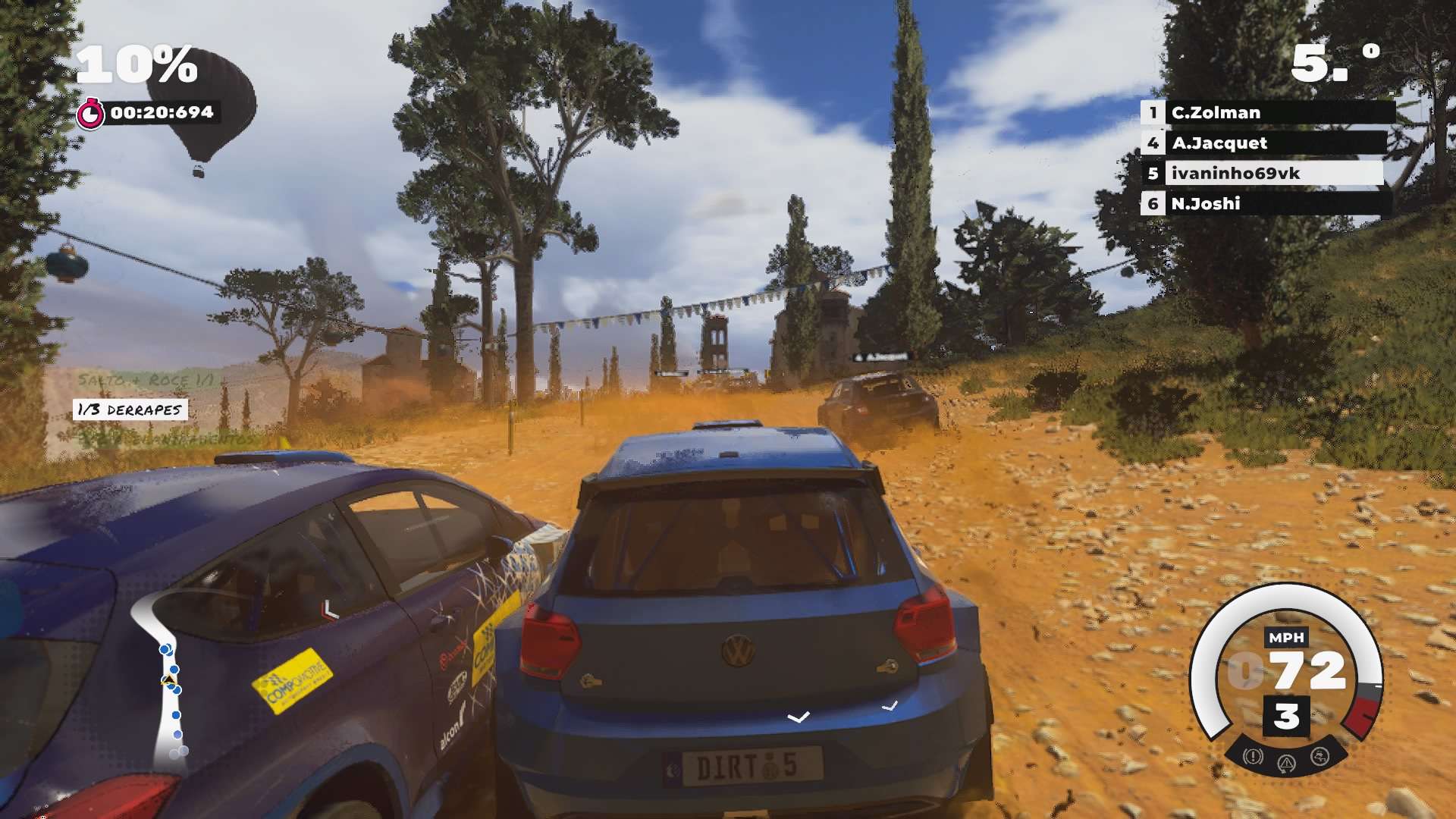This screenshot has height=819, width=1456.
Task: Click the traction control warning icon
Action: point(1319,755)
